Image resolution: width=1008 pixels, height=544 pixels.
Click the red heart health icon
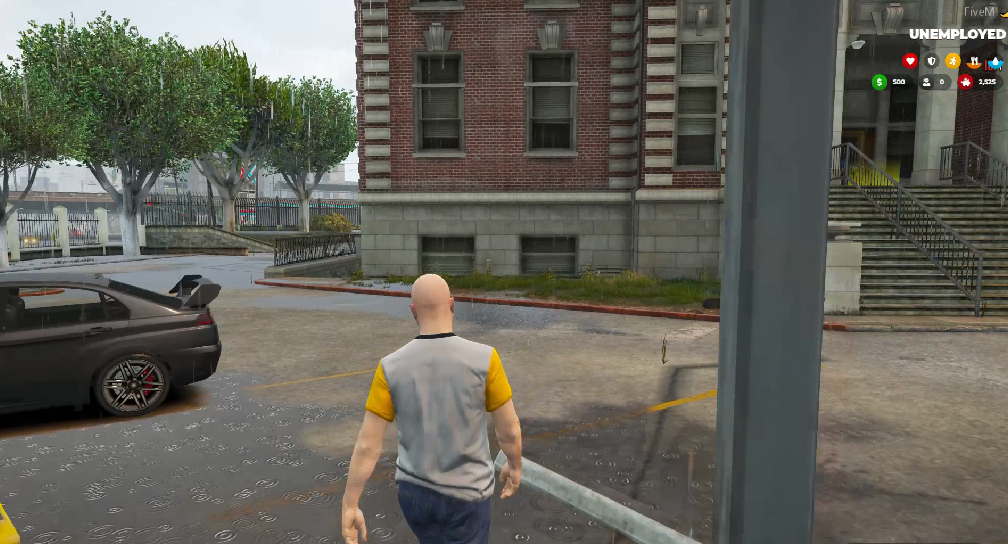point(910,61)
